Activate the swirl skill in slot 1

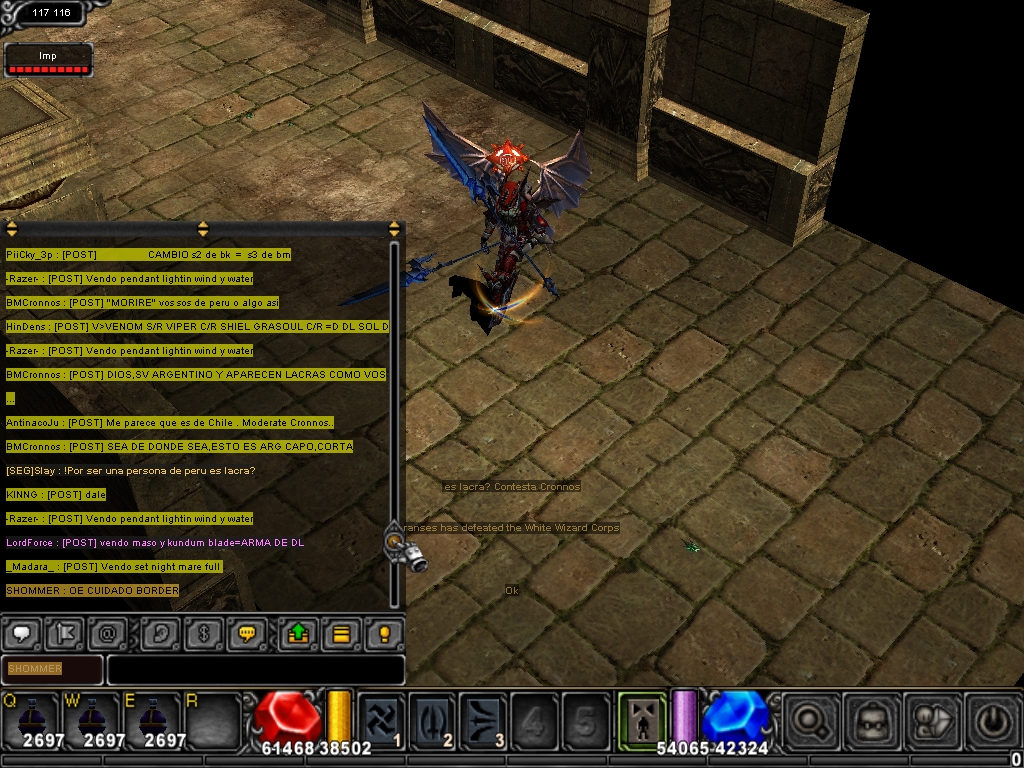(x=381, y=718)
